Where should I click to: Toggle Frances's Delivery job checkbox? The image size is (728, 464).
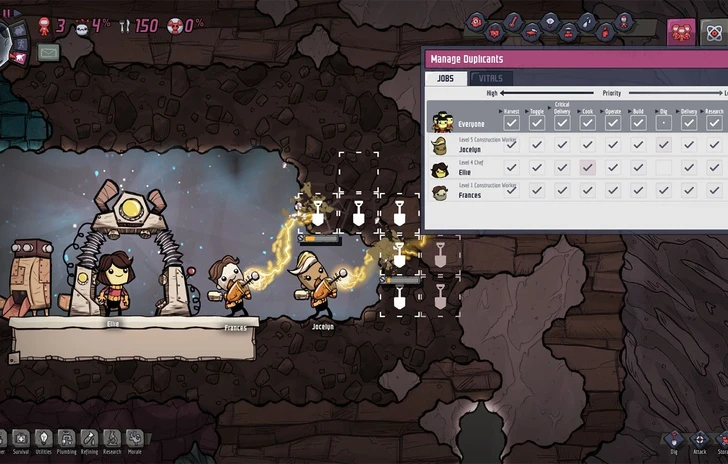pyautogui.click(x=688, y=190)
